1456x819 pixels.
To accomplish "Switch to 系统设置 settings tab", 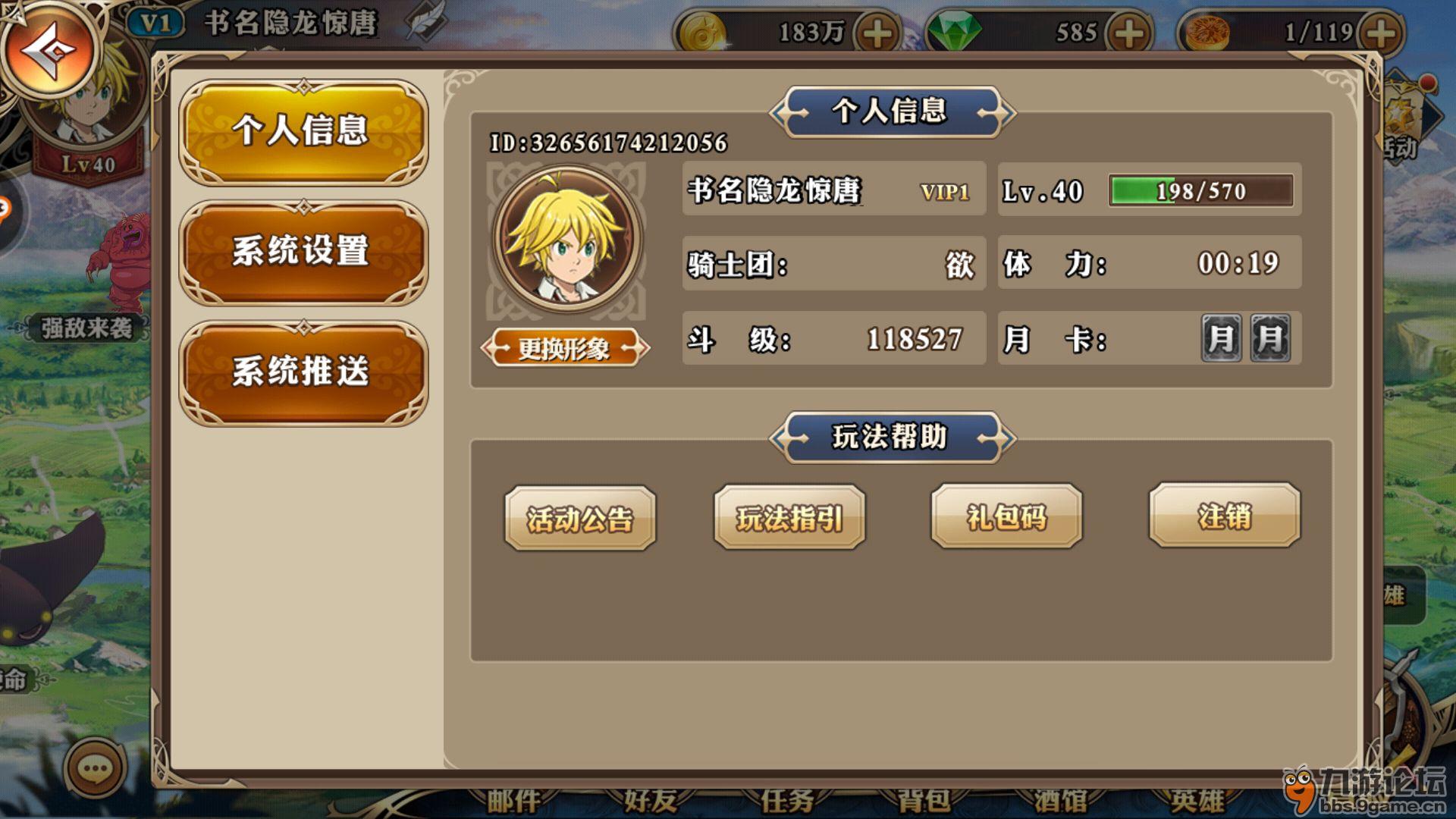I will pyautogui.click(x=302, y=254).
